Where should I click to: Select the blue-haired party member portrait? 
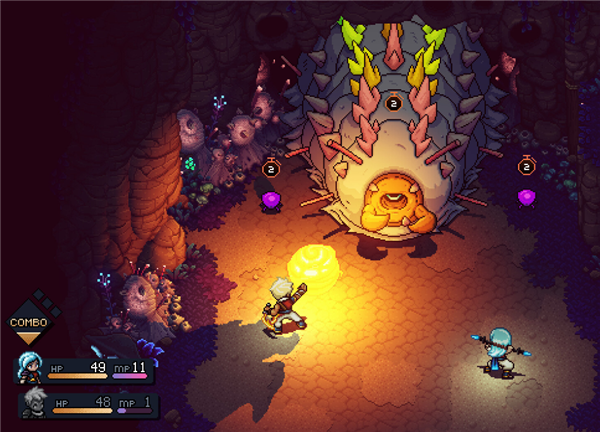point(29,371)
